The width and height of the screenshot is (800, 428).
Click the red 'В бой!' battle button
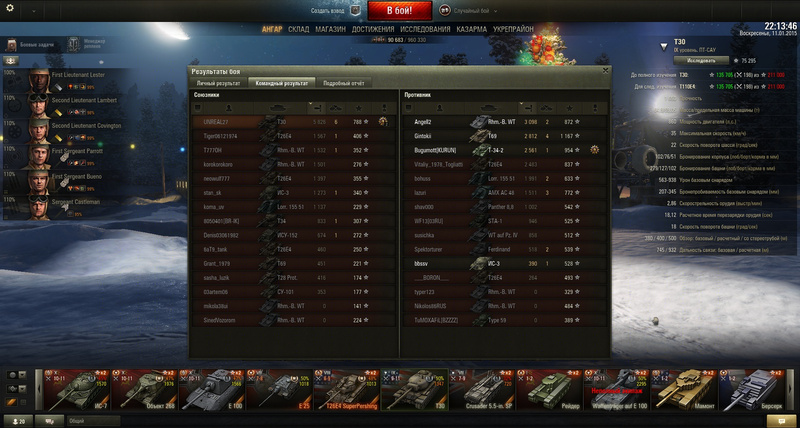point(400,10)
